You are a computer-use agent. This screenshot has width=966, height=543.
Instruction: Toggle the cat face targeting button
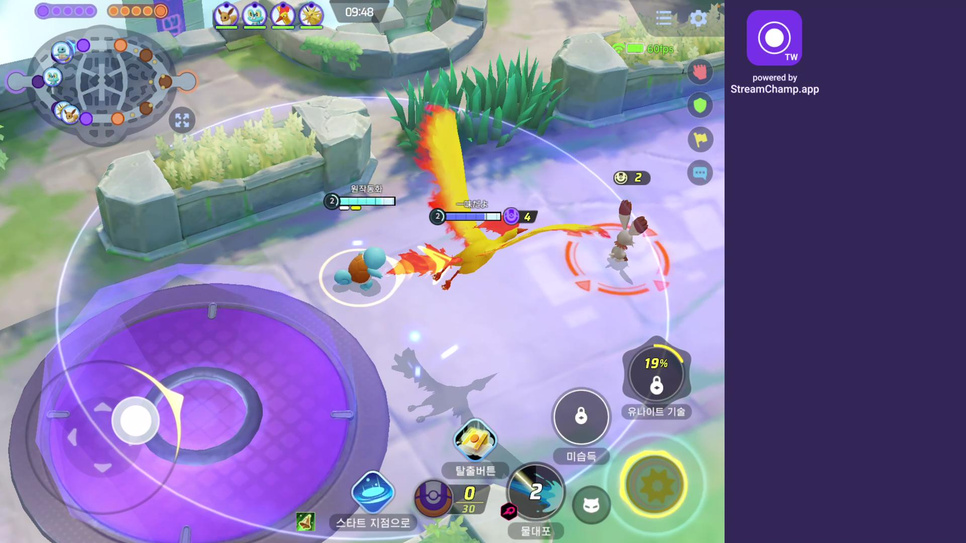pos(591,505)
